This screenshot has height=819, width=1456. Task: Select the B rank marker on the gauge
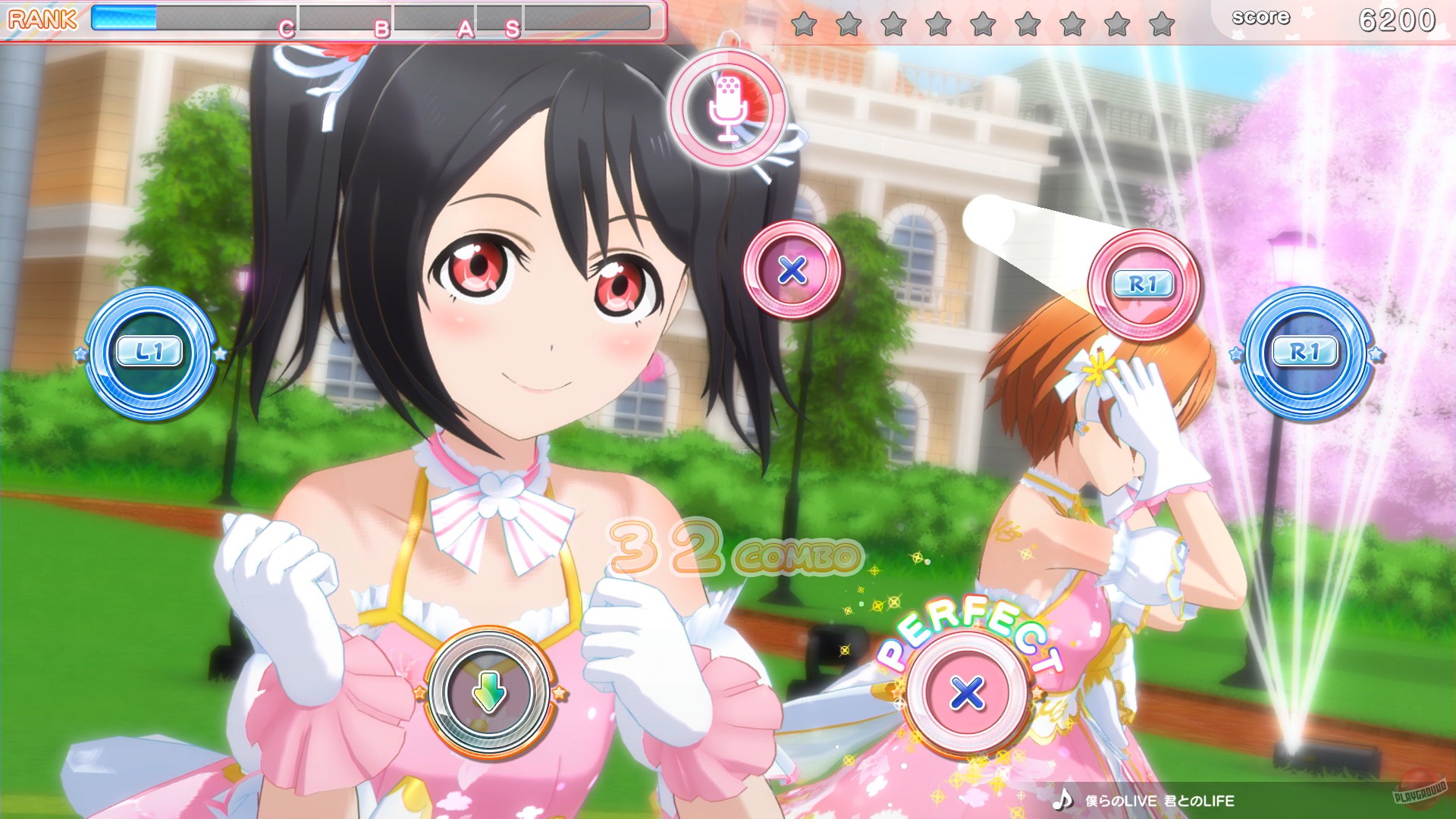[383, 28]
